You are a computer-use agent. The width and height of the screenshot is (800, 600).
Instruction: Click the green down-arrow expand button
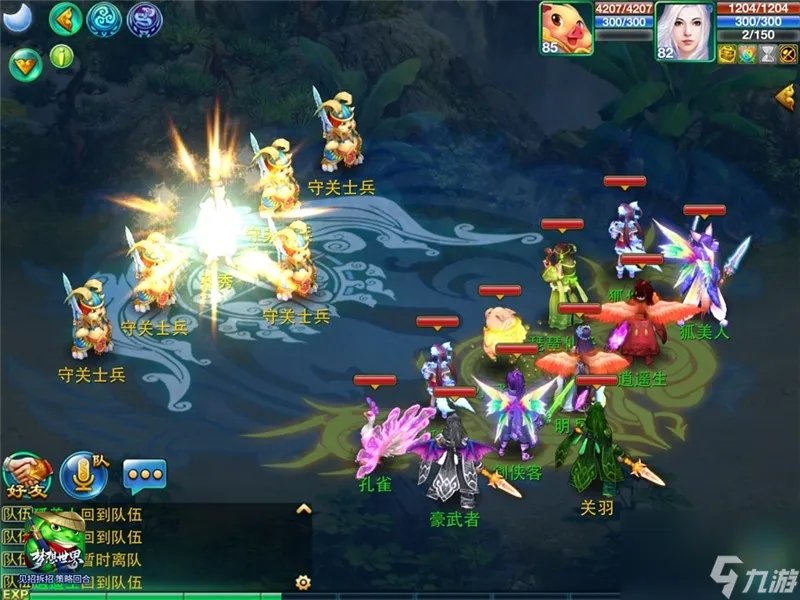click(x=25, y=64)
